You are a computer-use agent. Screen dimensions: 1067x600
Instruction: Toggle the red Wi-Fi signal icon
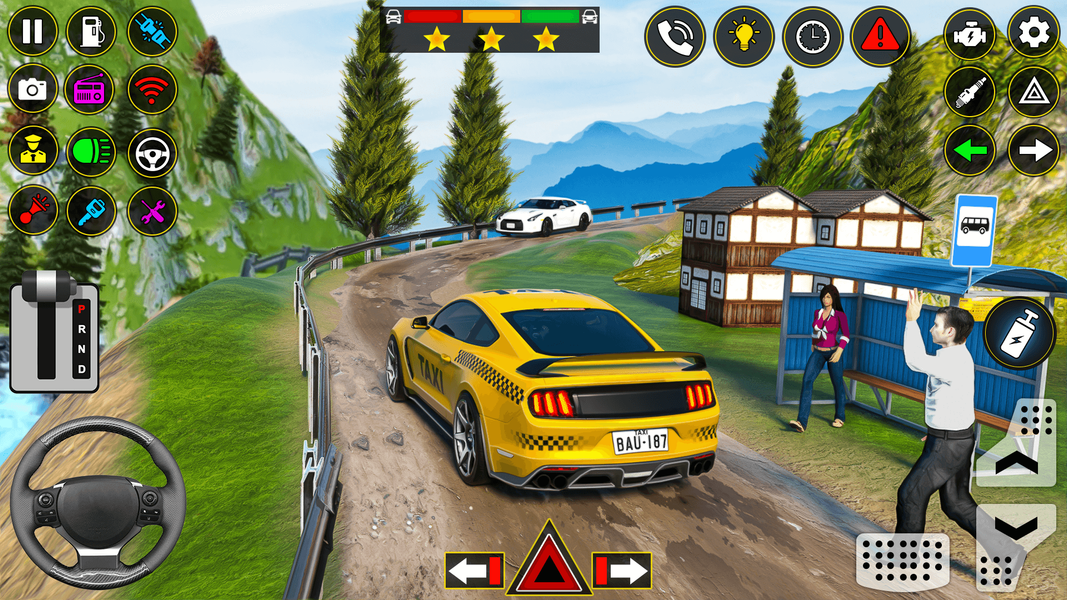coord(152,91)
